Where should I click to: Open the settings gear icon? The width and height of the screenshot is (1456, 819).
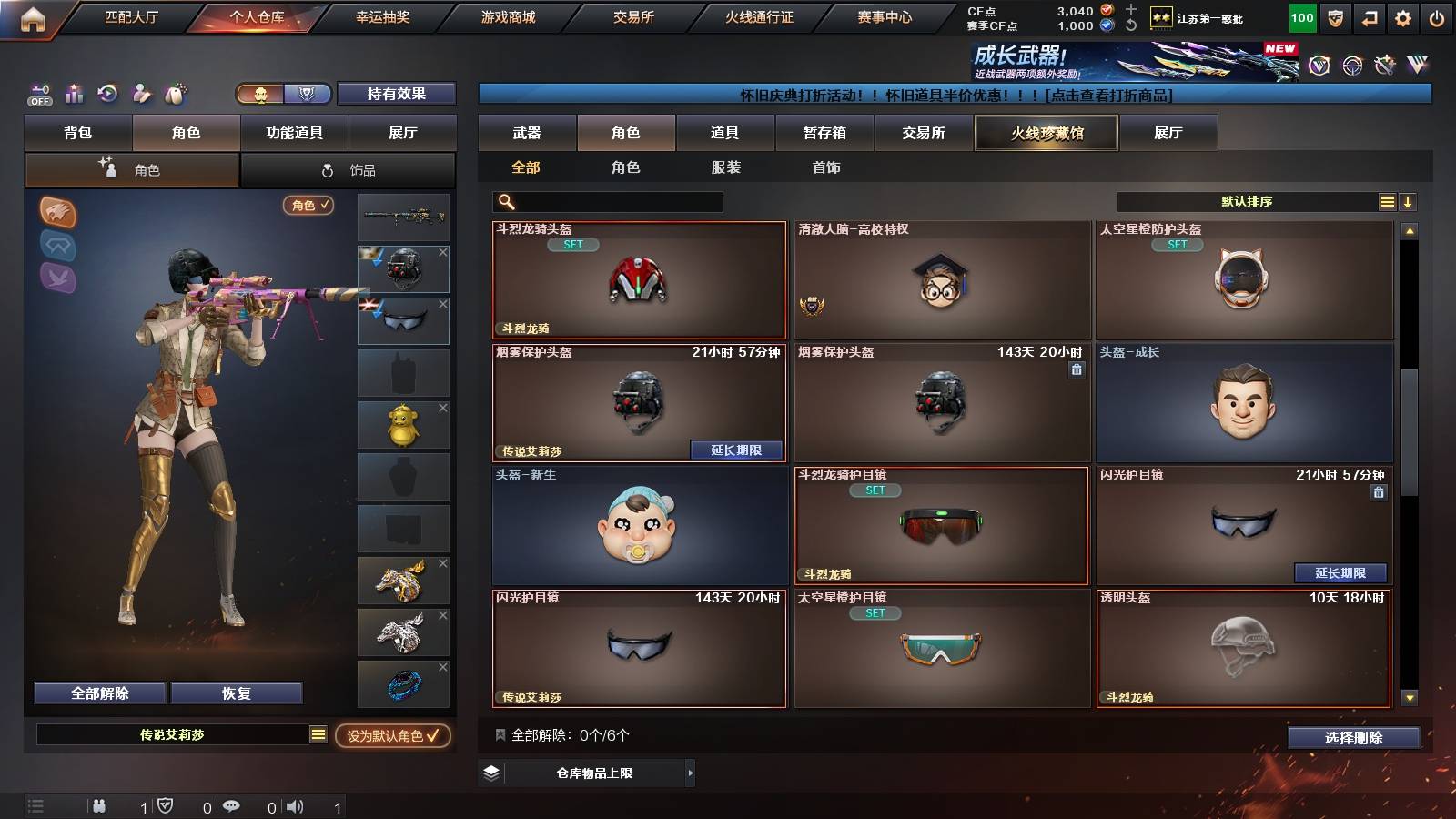[1402, 16]
